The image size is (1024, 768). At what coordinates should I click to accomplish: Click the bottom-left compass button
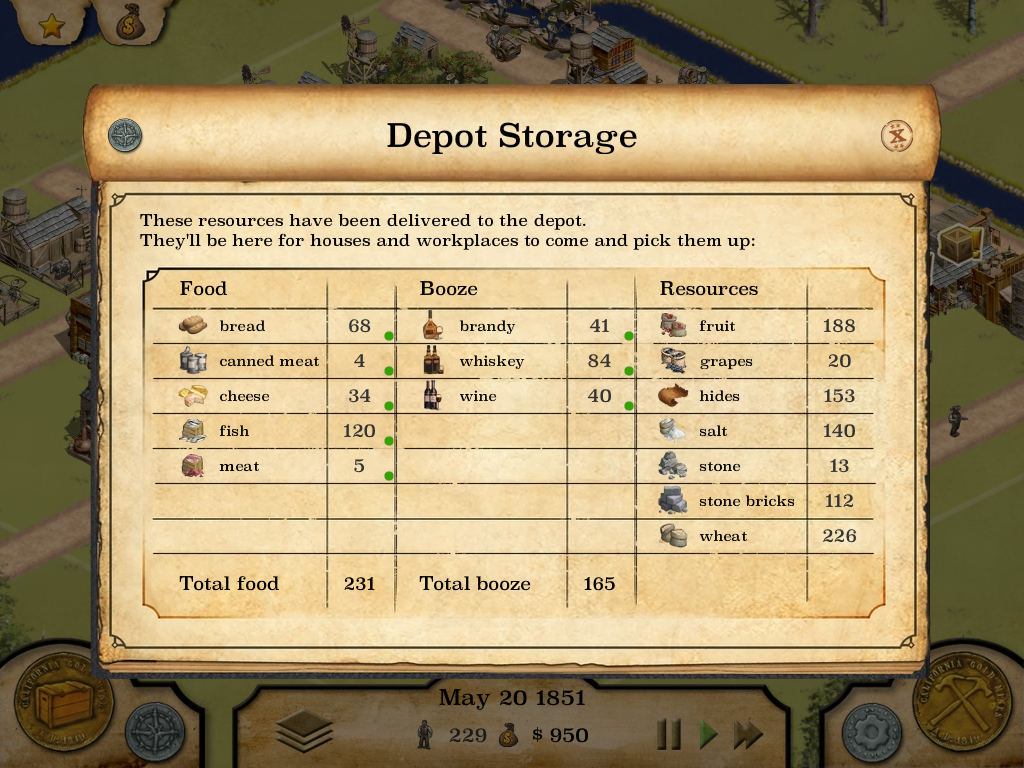(x=157, y=733)
